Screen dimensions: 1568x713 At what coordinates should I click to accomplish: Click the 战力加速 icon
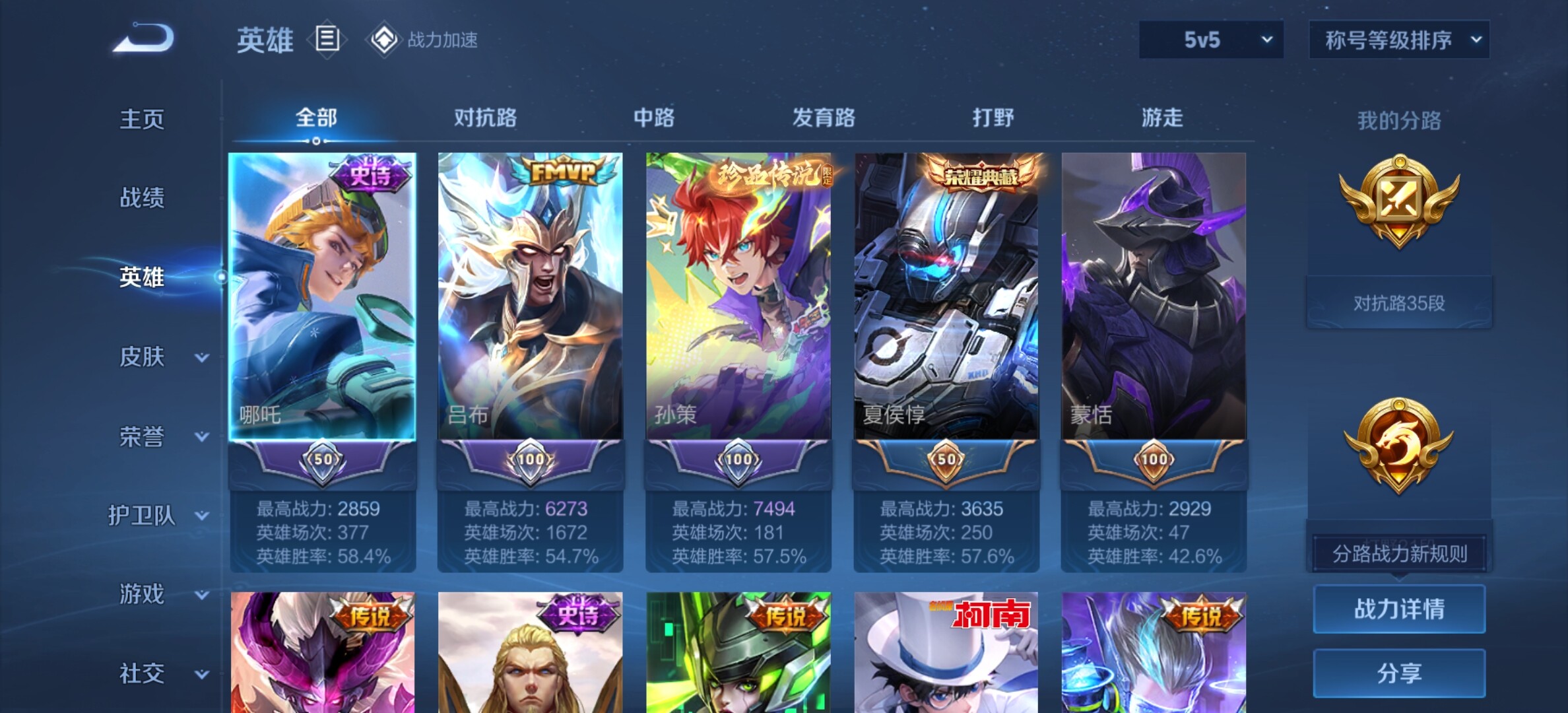tap(384, 40)
